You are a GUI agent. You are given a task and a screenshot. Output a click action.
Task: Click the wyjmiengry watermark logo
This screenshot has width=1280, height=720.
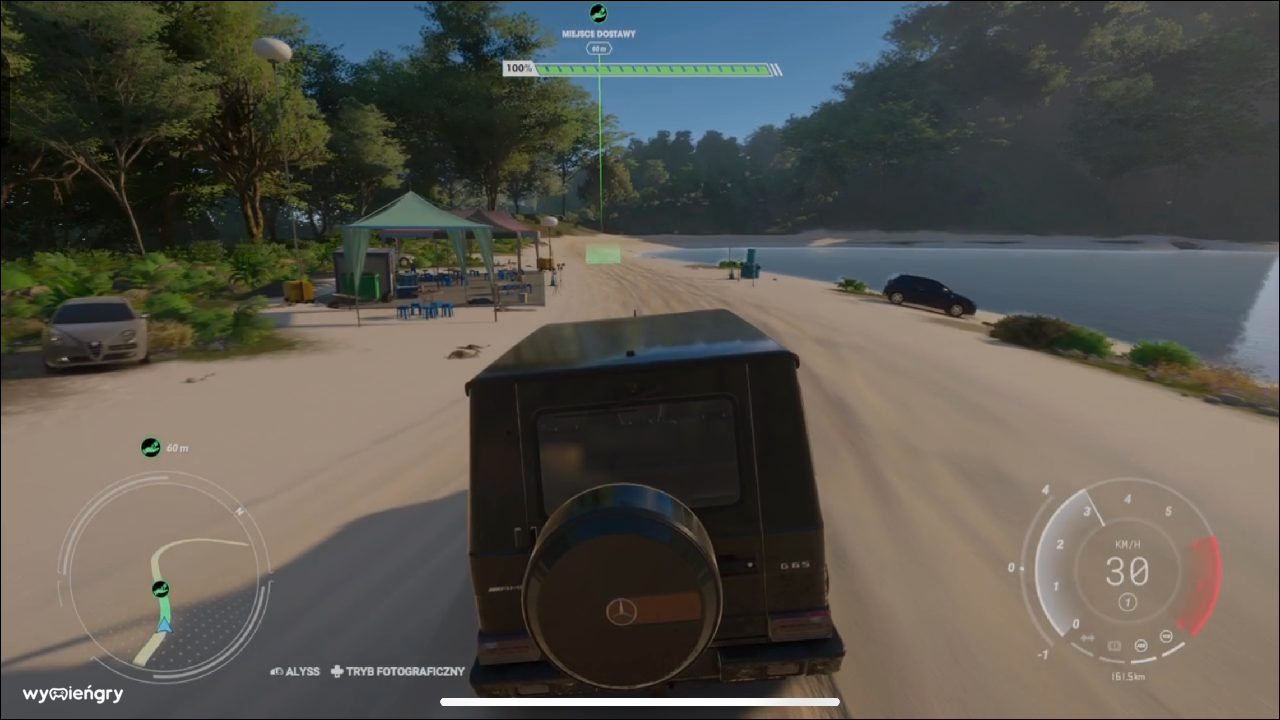click(73, 694)
